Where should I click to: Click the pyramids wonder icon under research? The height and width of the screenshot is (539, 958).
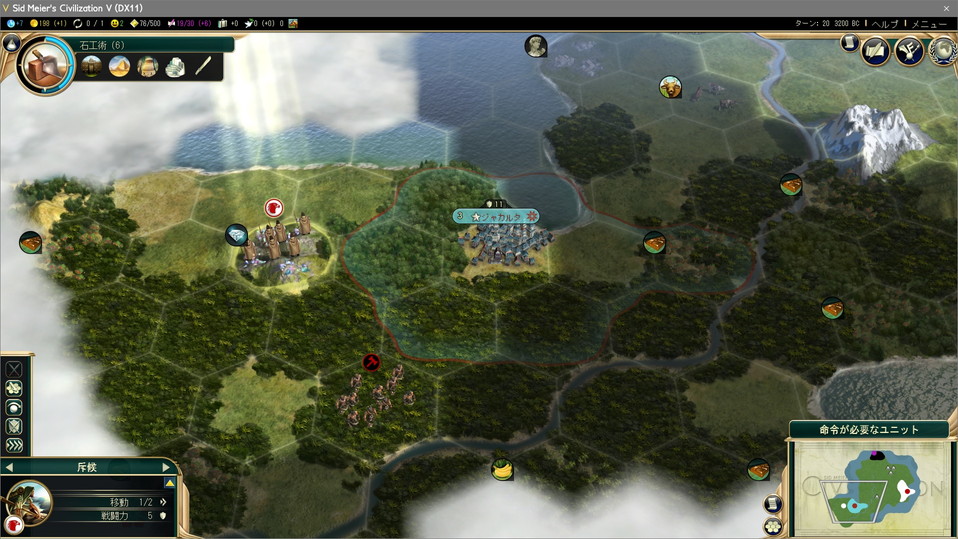tap(119, 67)
